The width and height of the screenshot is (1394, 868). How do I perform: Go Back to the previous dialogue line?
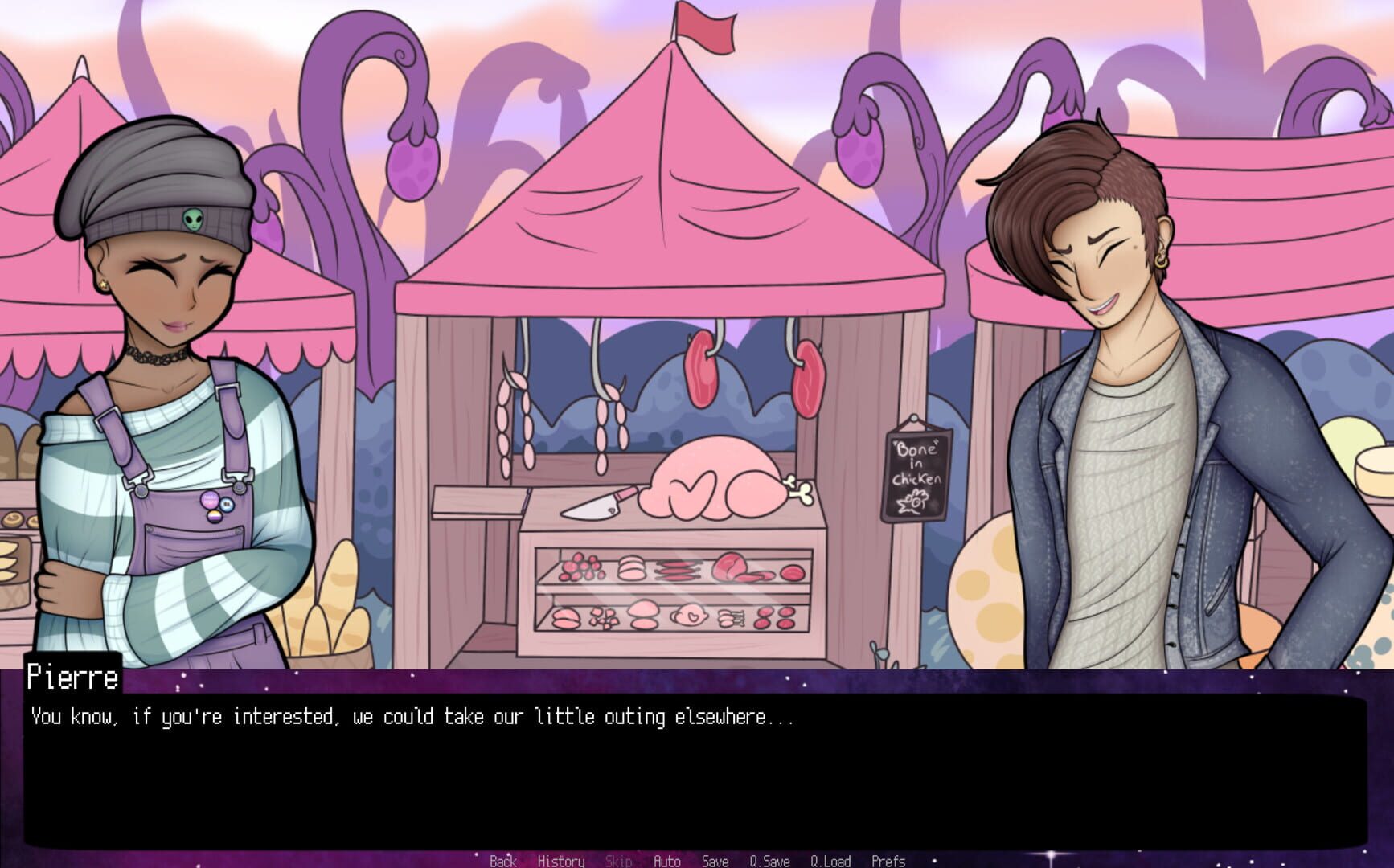(502, 861)
